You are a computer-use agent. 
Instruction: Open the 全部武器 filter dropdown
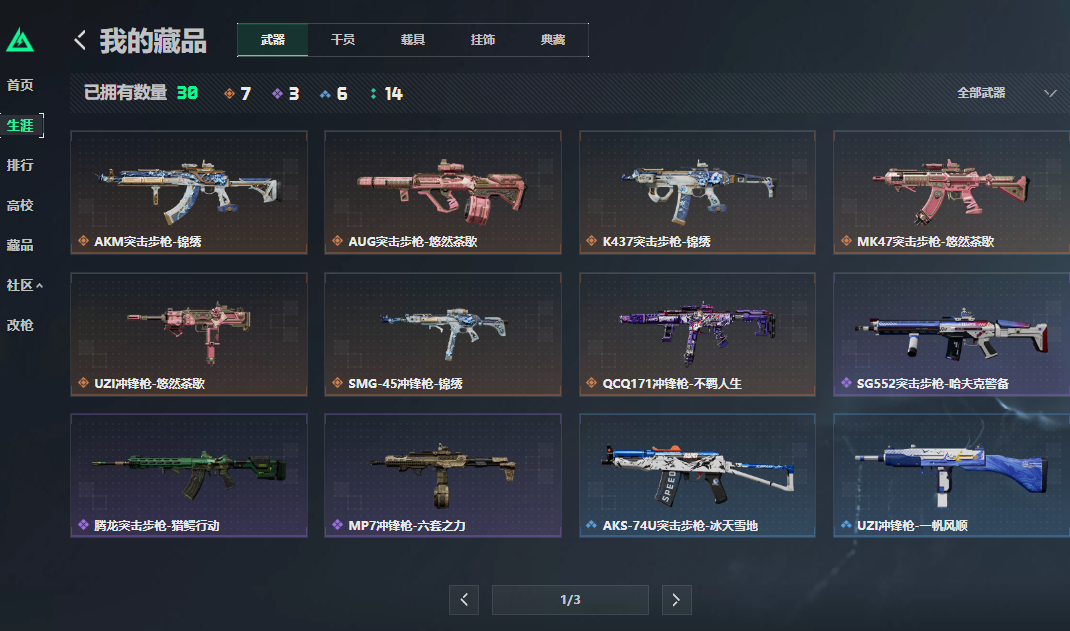(1006, 93)
